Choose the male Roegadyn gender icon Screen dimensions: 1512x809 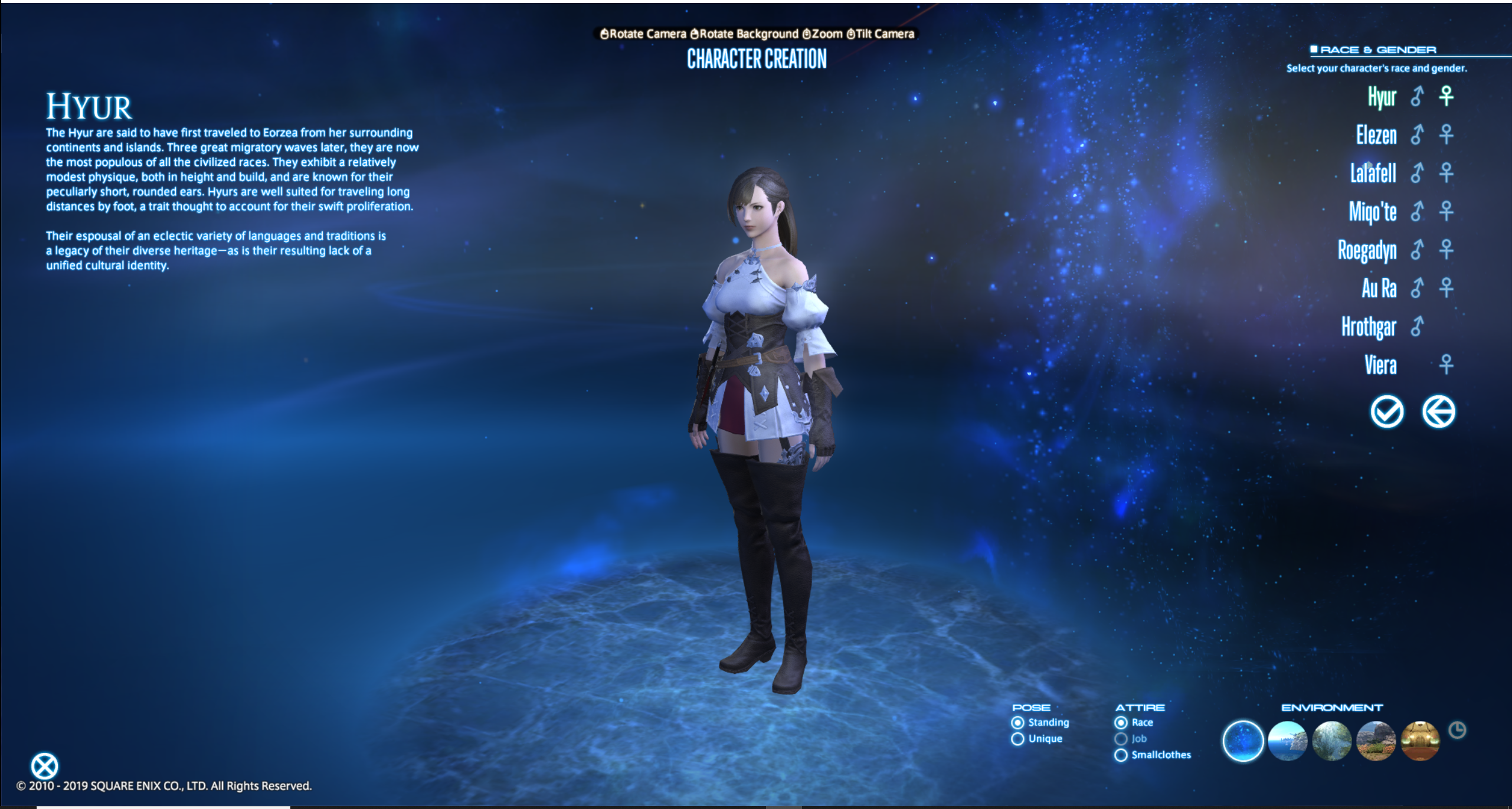(x=1417, y=250)
